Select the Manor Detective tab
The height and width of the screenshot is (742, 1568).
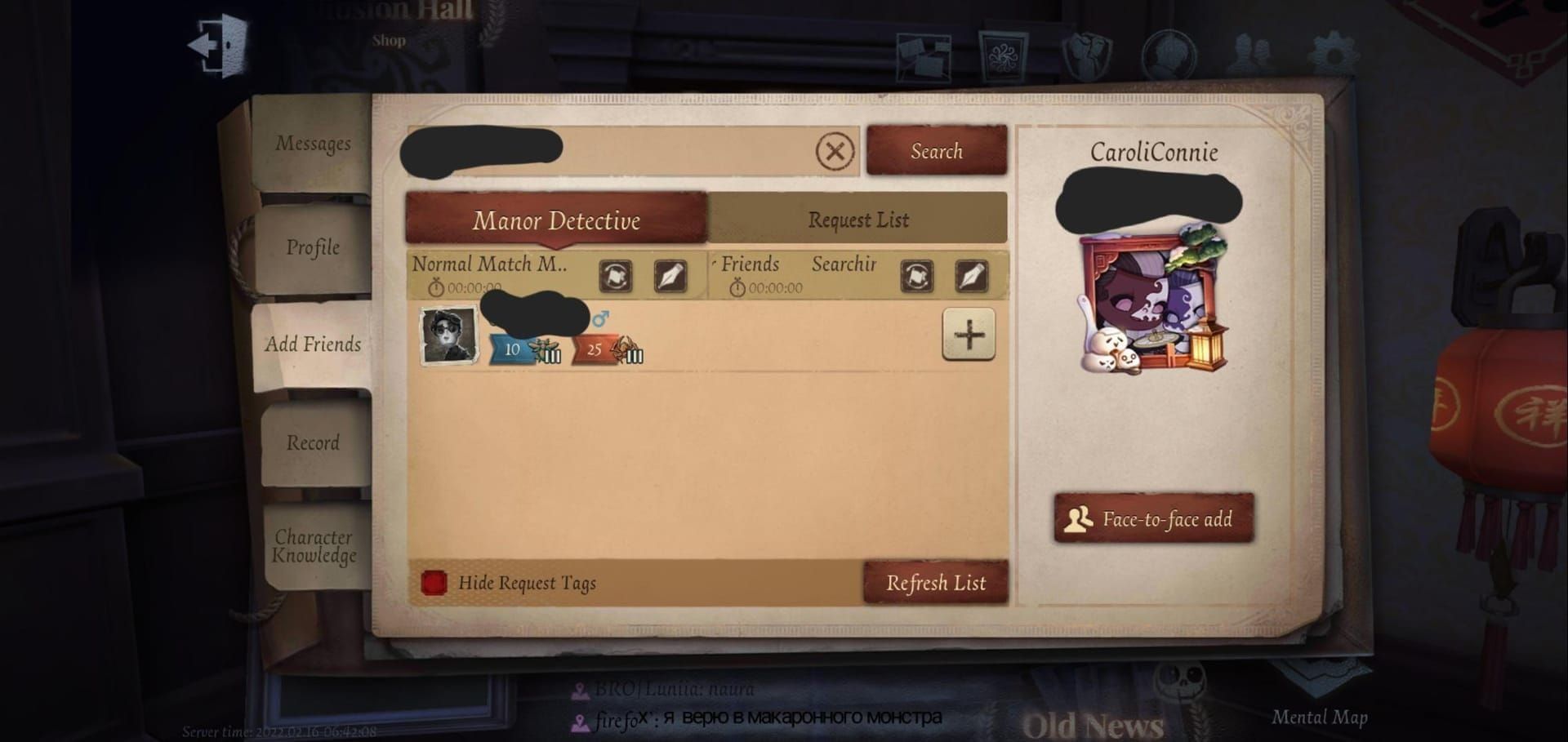pos(559,220)
